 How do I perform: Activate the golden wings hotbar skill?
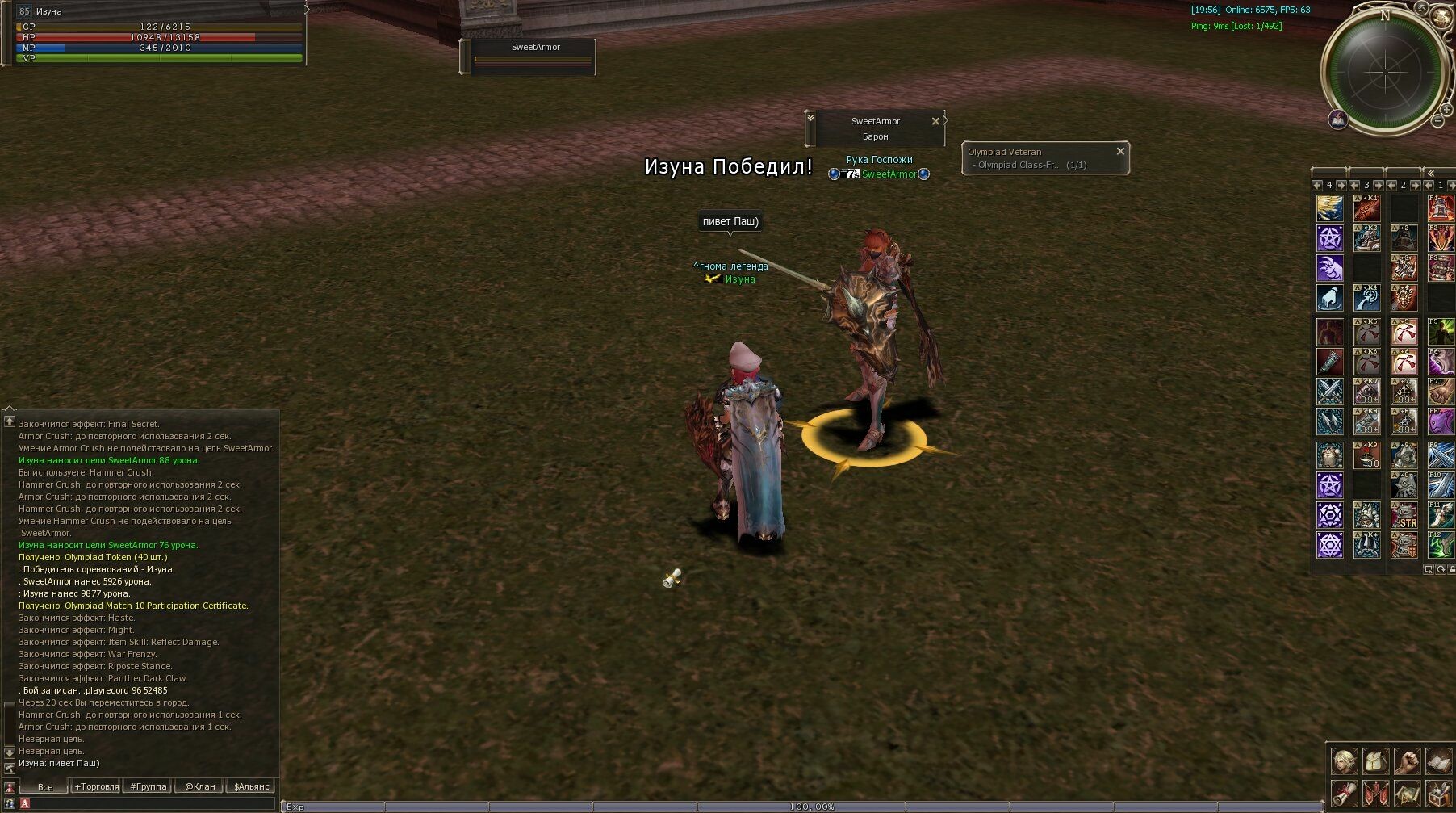[x=1329, y=208]
